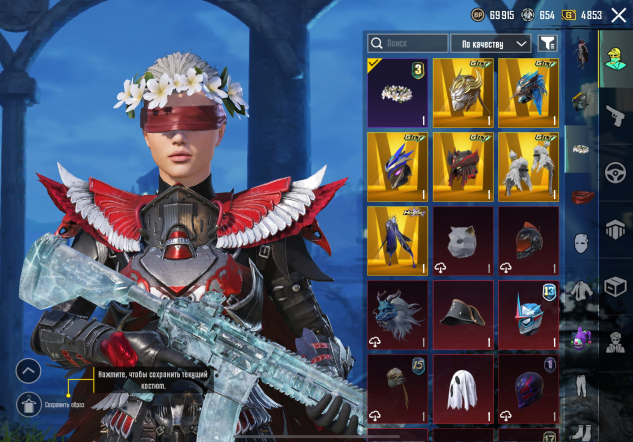Tap the Сохранить образ hanger button

coord(29,404)
